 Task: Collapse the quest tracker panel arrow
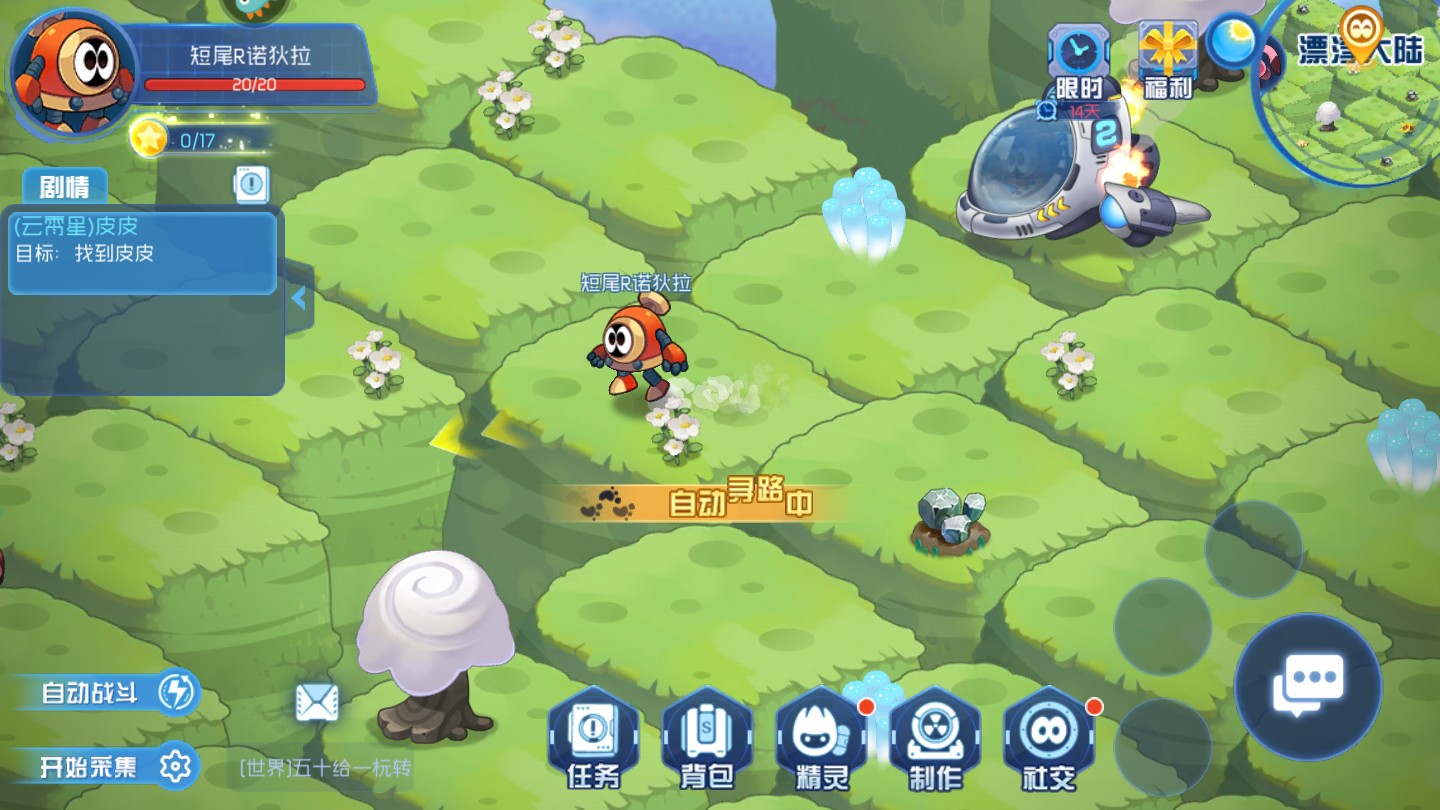click(x=298, y=298)
